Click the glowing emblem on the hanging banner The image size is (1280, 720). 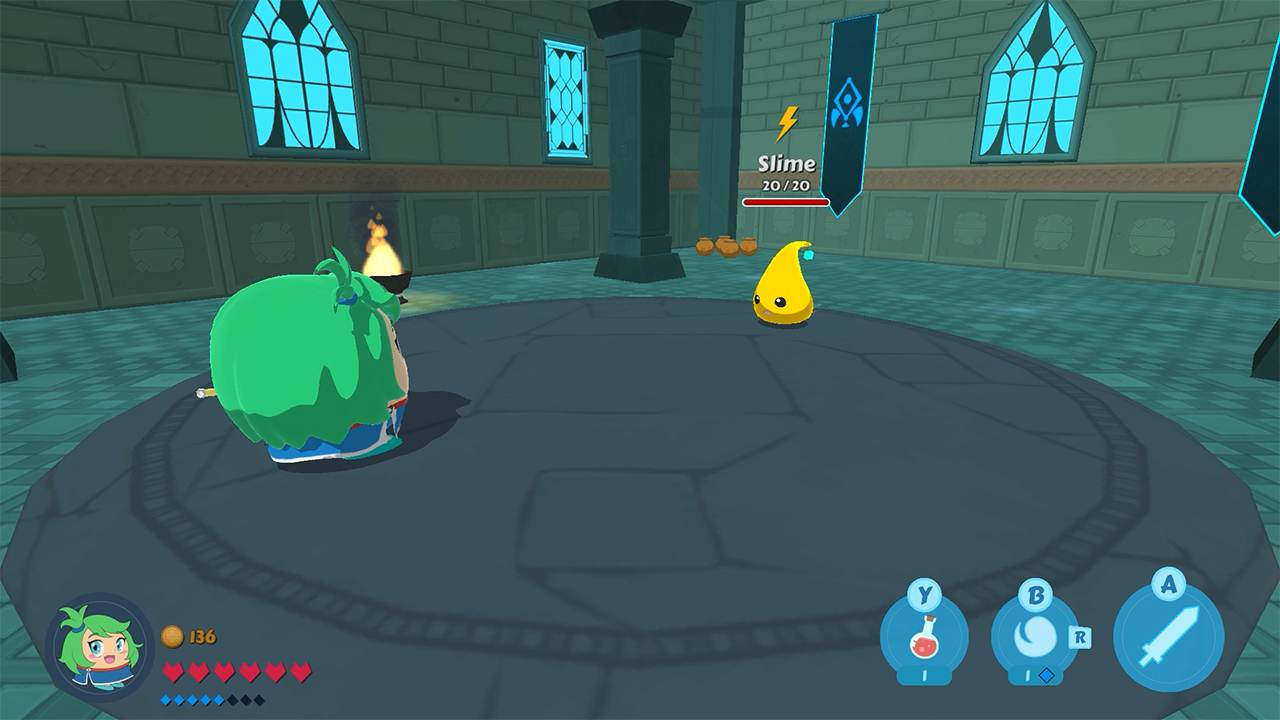[849, 100]
